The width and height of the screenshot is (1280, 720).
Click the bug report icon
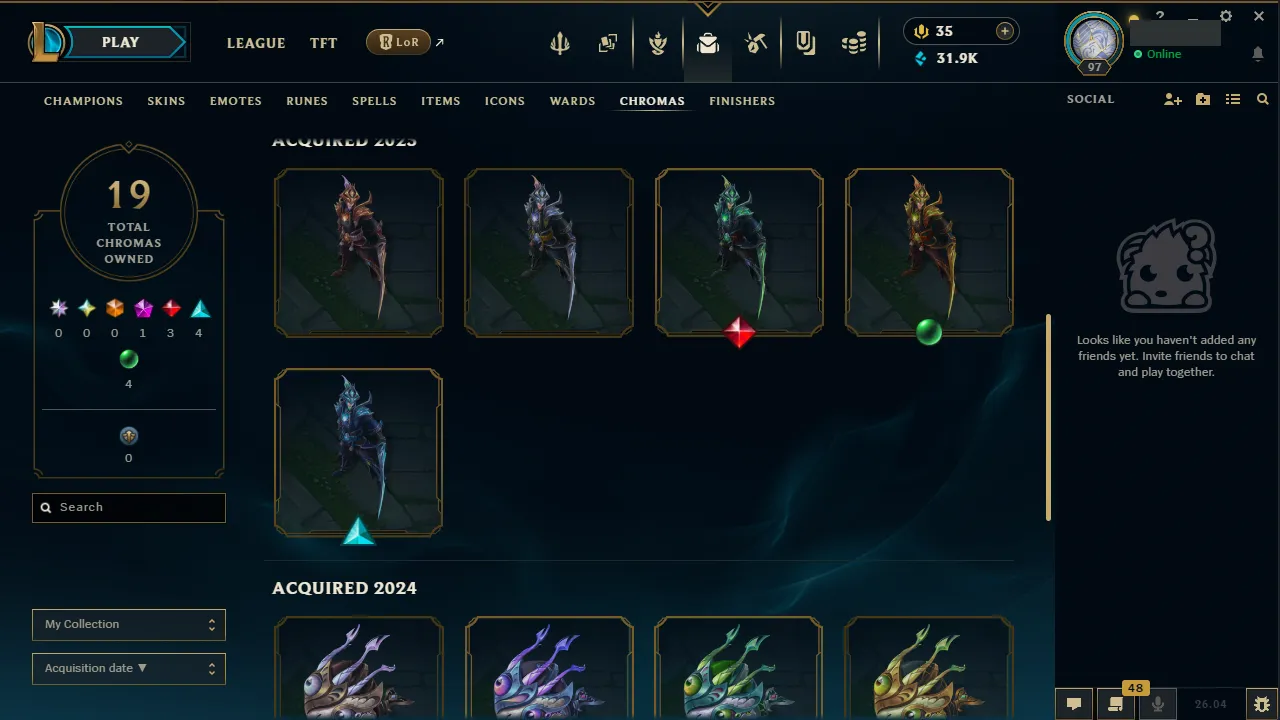pos(1261,703)
